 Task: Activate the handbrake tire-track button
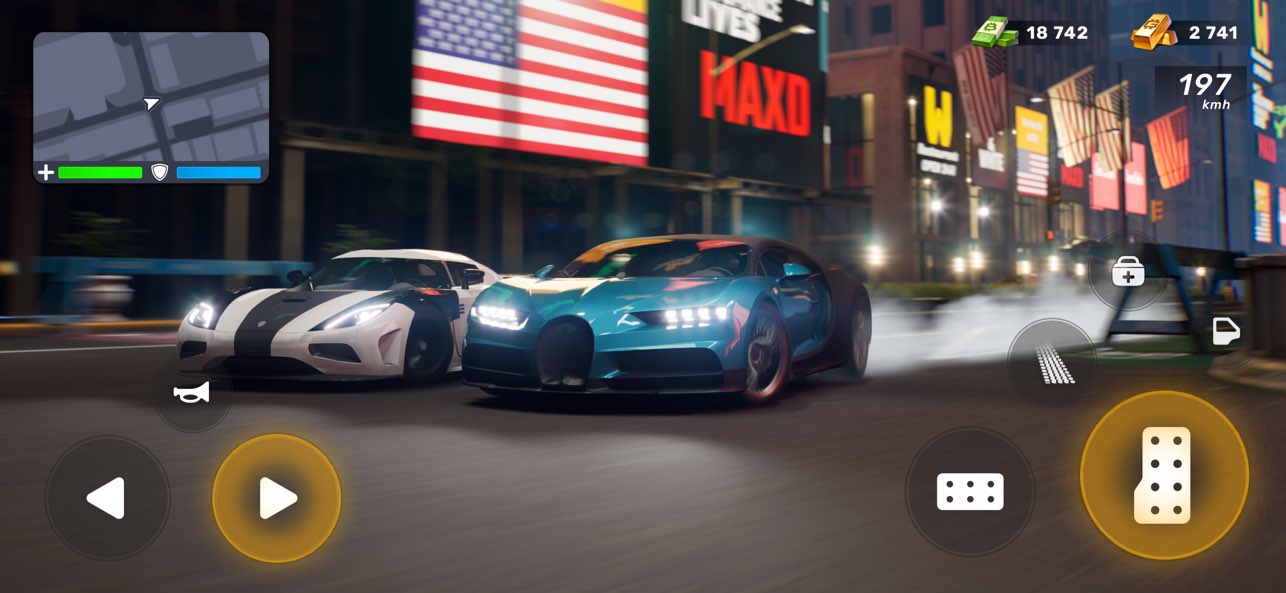pyautogui.click(x=1051, y=364)
